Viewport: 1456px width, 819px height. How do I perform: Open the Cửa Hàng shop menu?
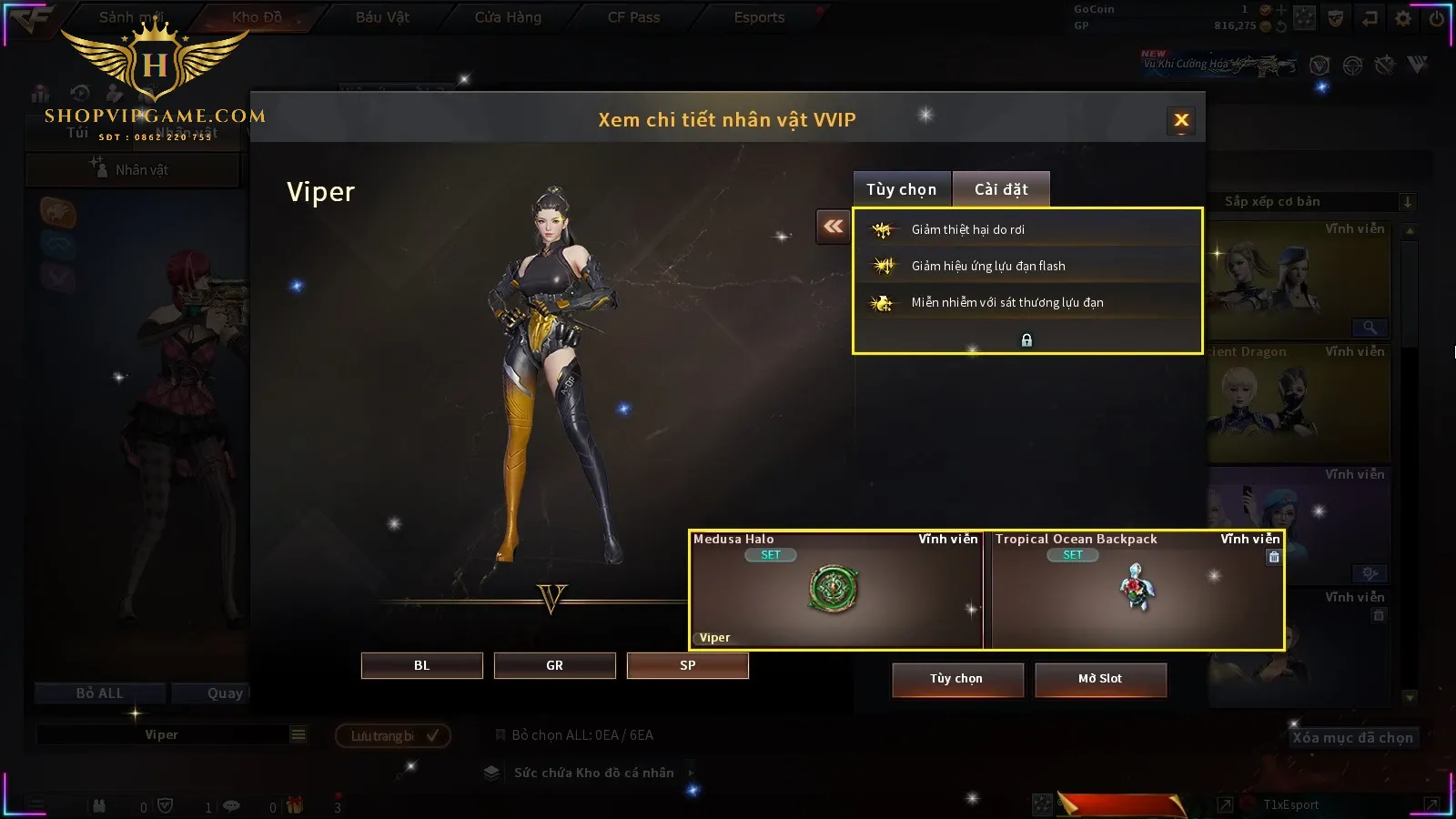pos(508,17)
